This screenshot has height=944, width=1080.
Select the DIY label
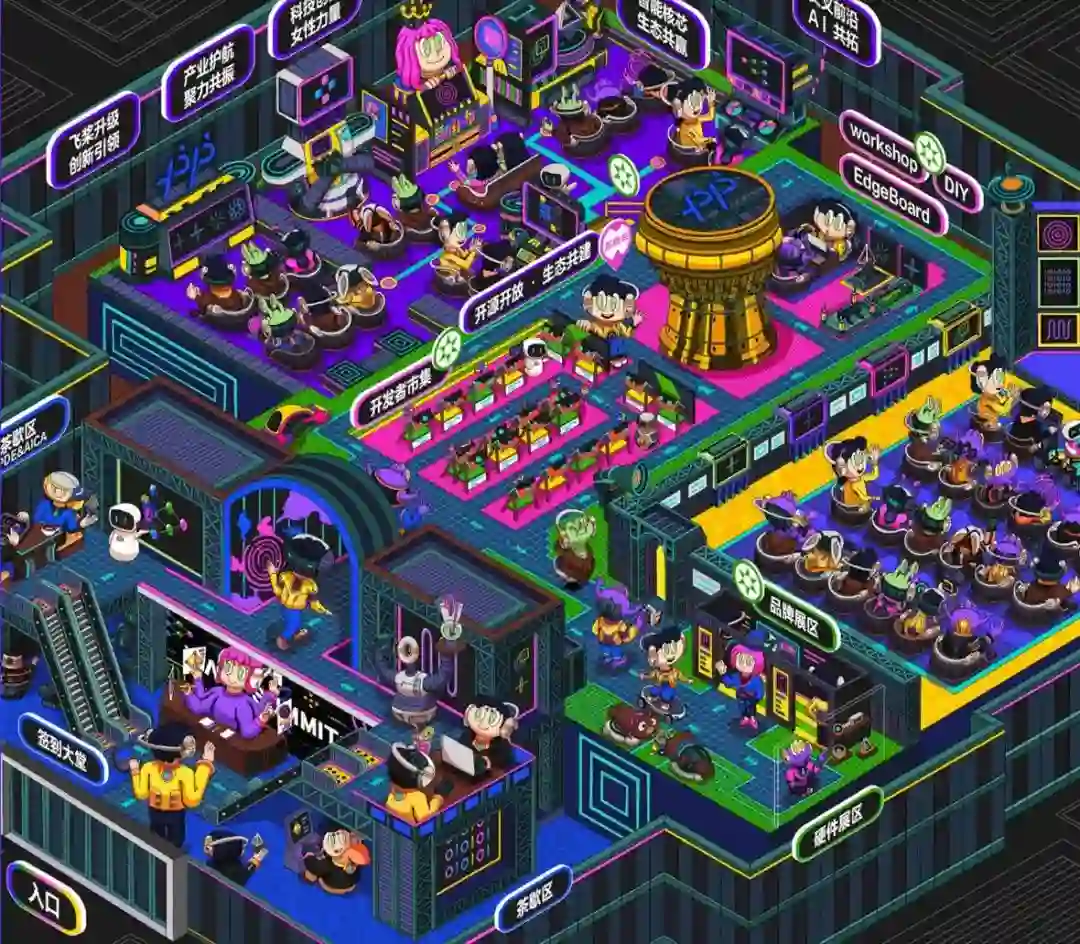[957, 190]
